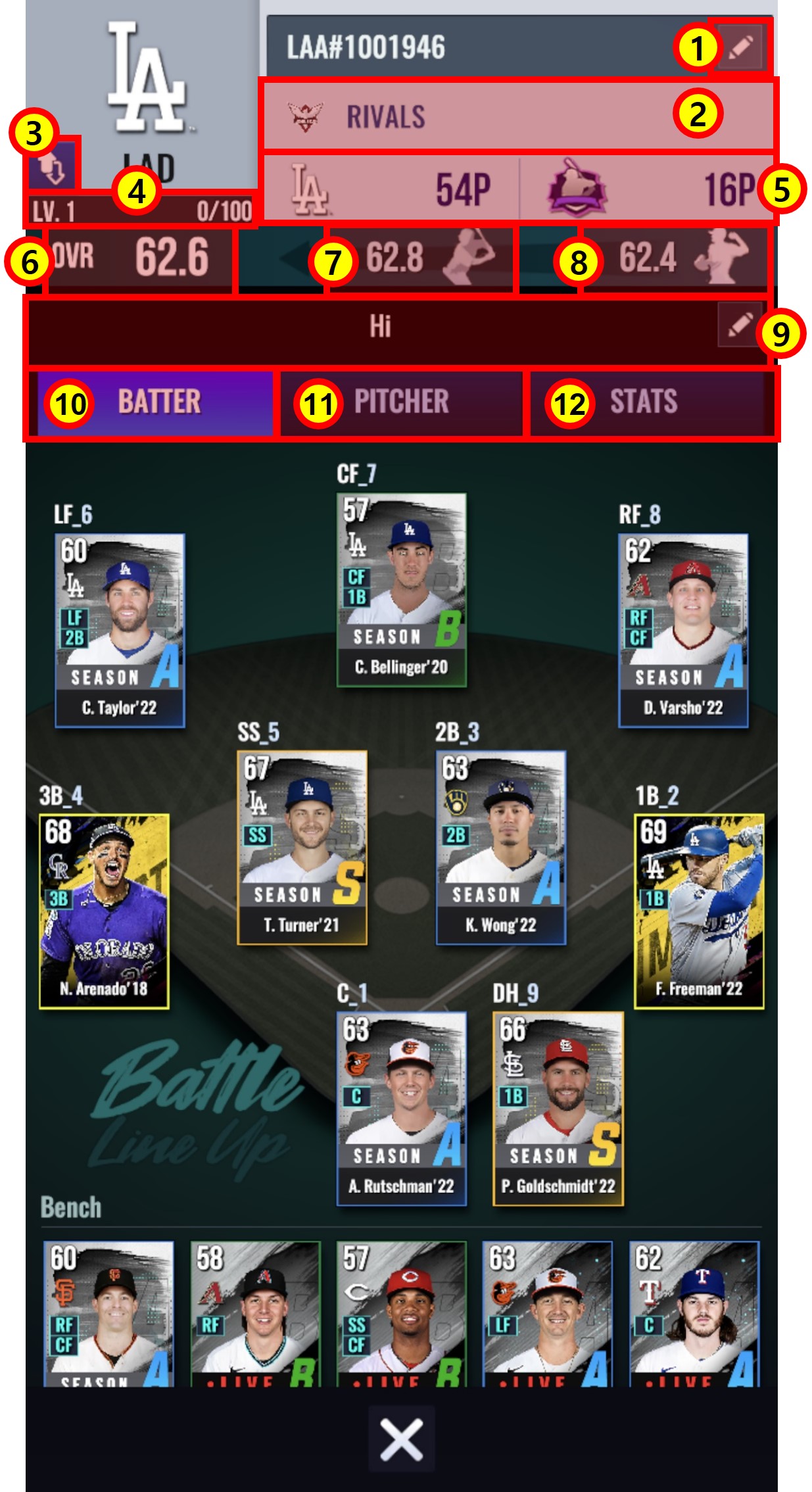Choose the C. Taylor'22 left field card
The image size is (812, 1492).
[119, 630]
